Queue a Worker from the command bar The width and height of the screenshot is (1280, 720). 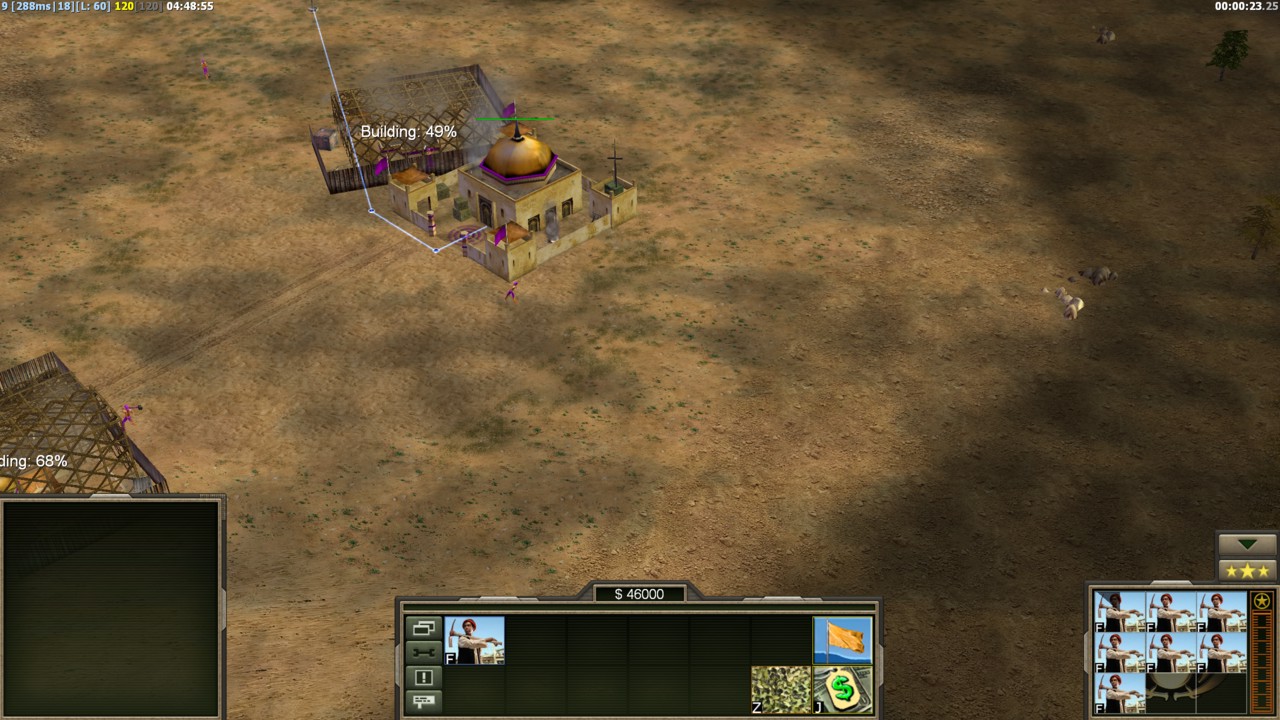tap(474, 640)
